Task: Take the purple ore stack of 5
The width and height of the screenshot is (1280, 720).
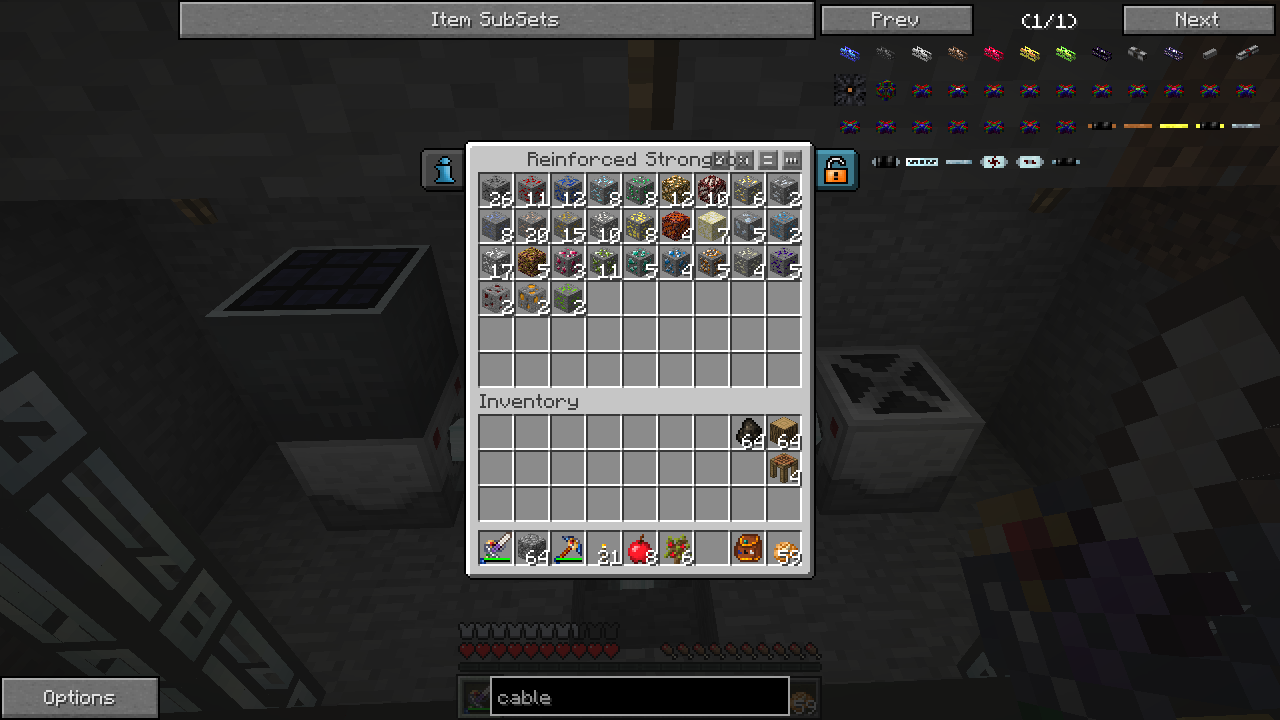Action: click(784, 263)
